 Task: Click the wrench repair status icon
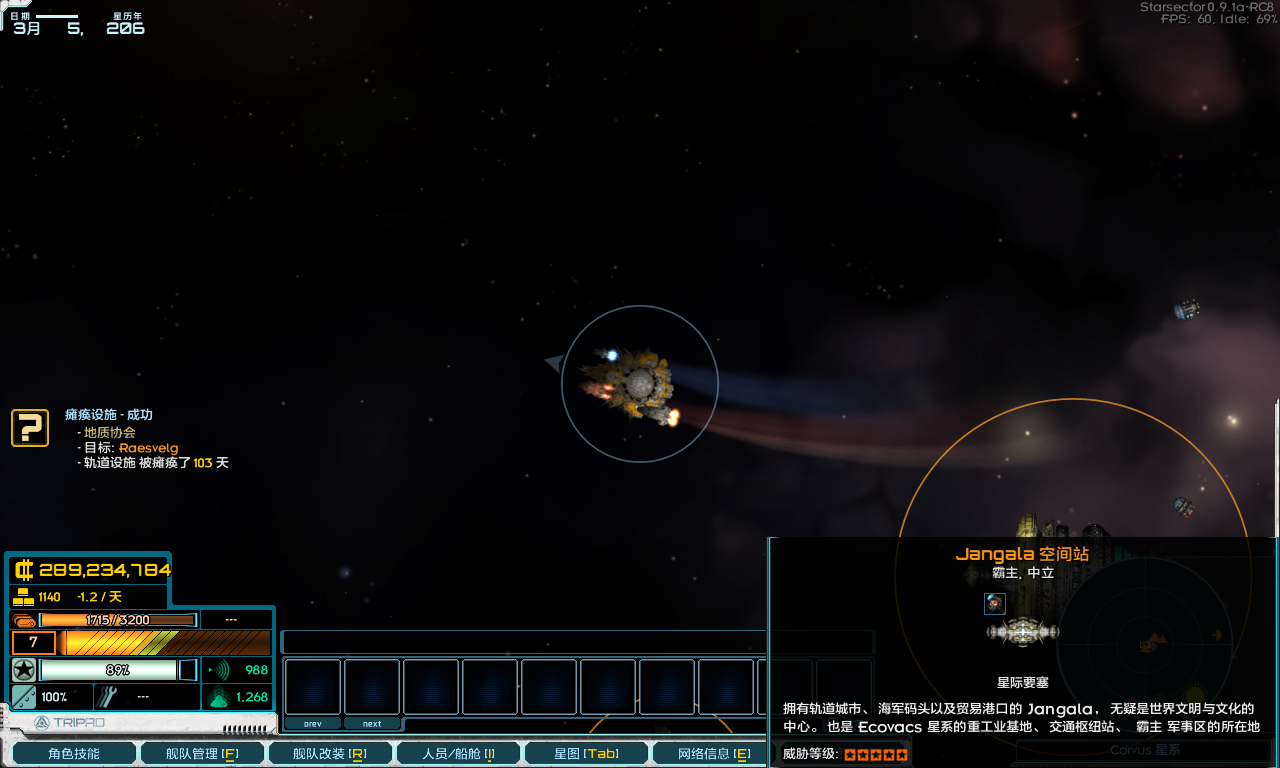click(109, 696)
